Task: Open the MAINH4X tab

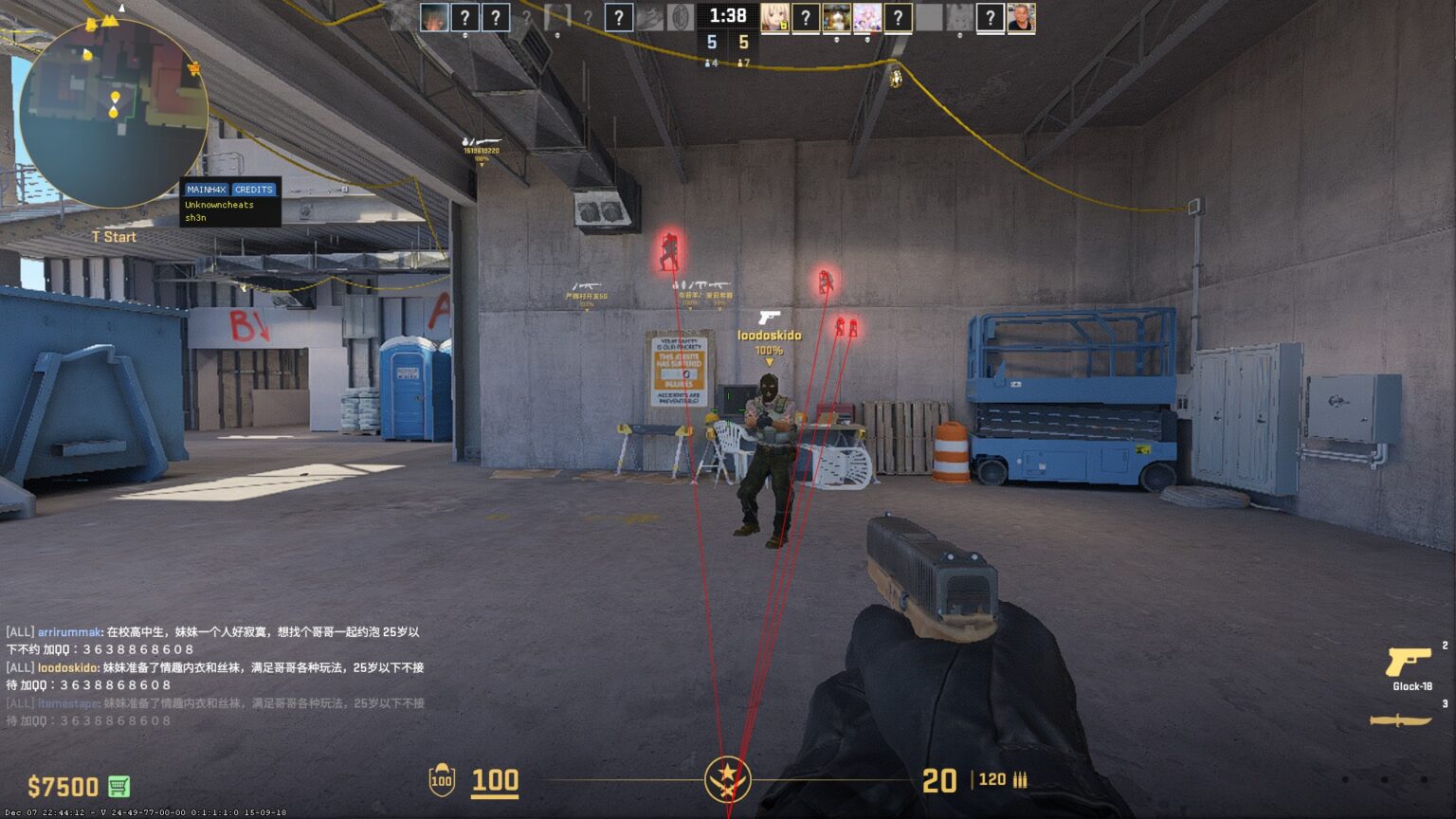Action: 206,190
